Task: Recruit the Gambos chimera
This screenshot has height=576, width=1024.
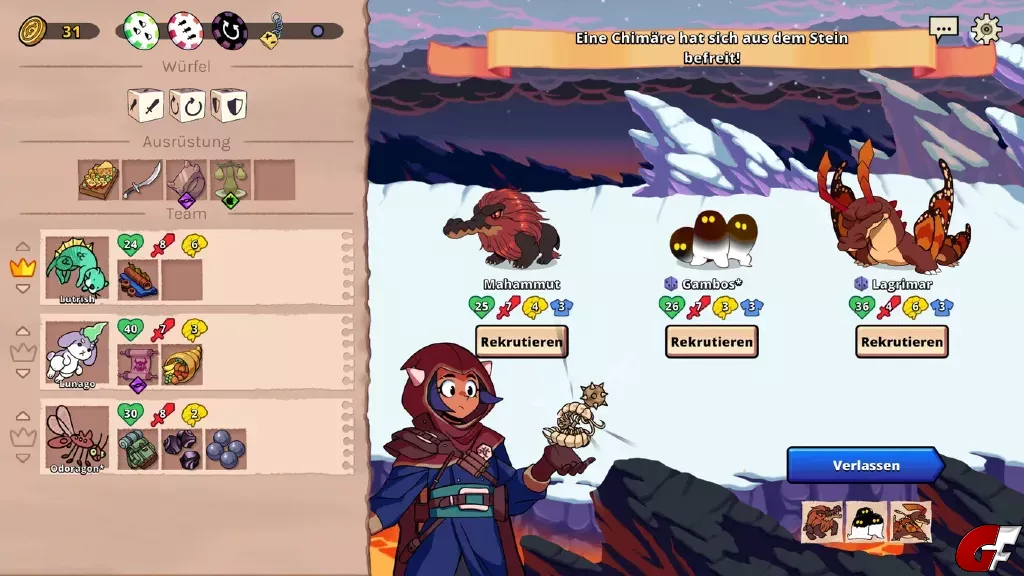Action: 711,341
